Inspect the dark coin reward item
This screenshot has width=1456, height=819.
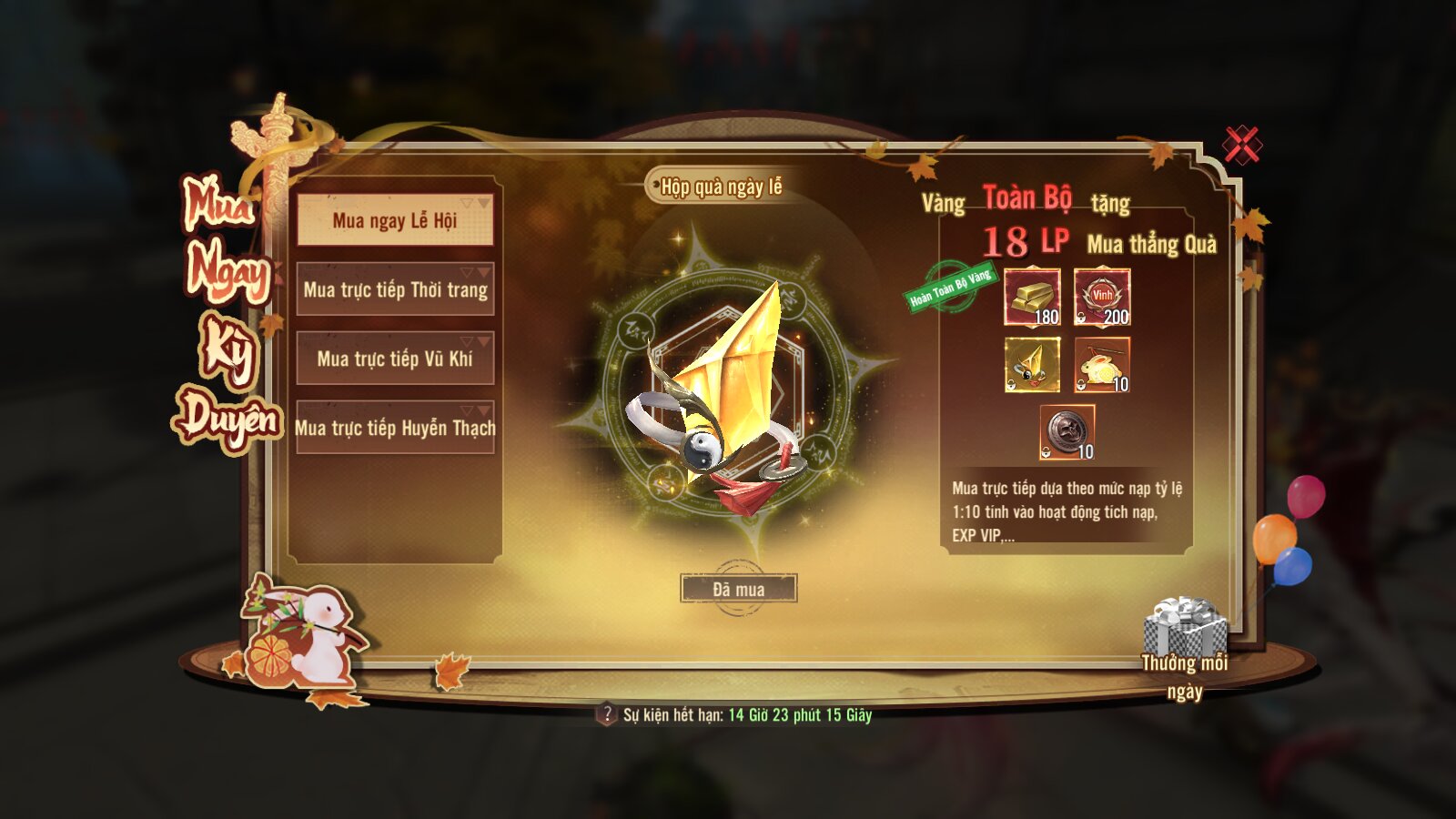[x=1067, y=432]
